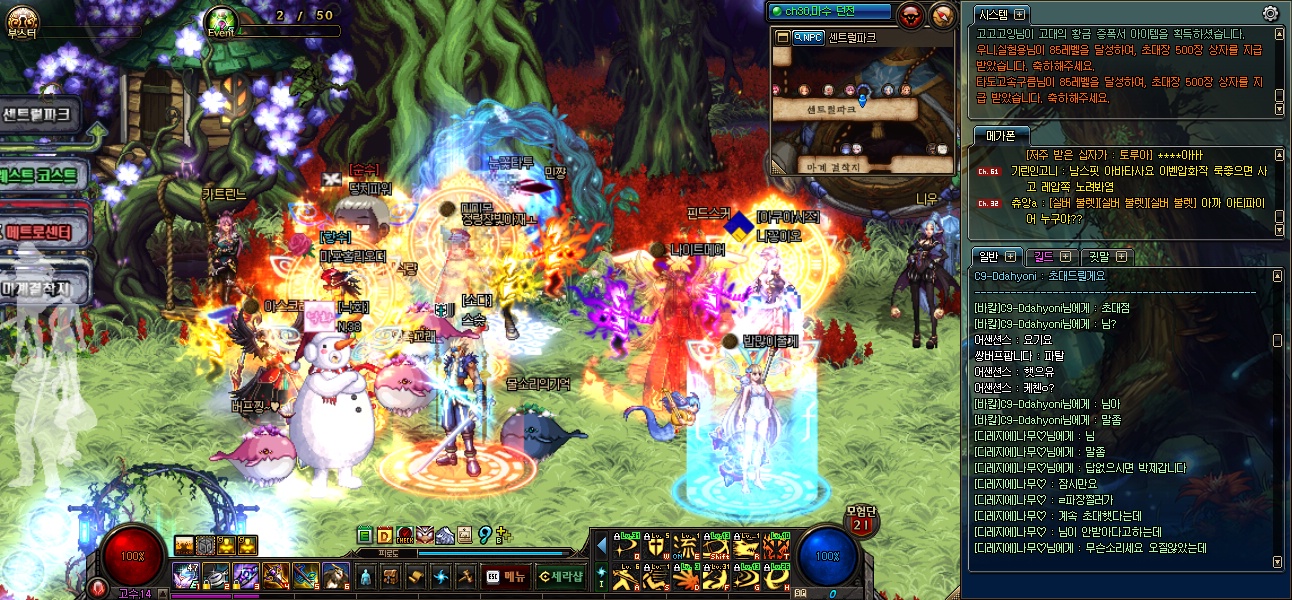Open the Event icon

tap(221, 20)
